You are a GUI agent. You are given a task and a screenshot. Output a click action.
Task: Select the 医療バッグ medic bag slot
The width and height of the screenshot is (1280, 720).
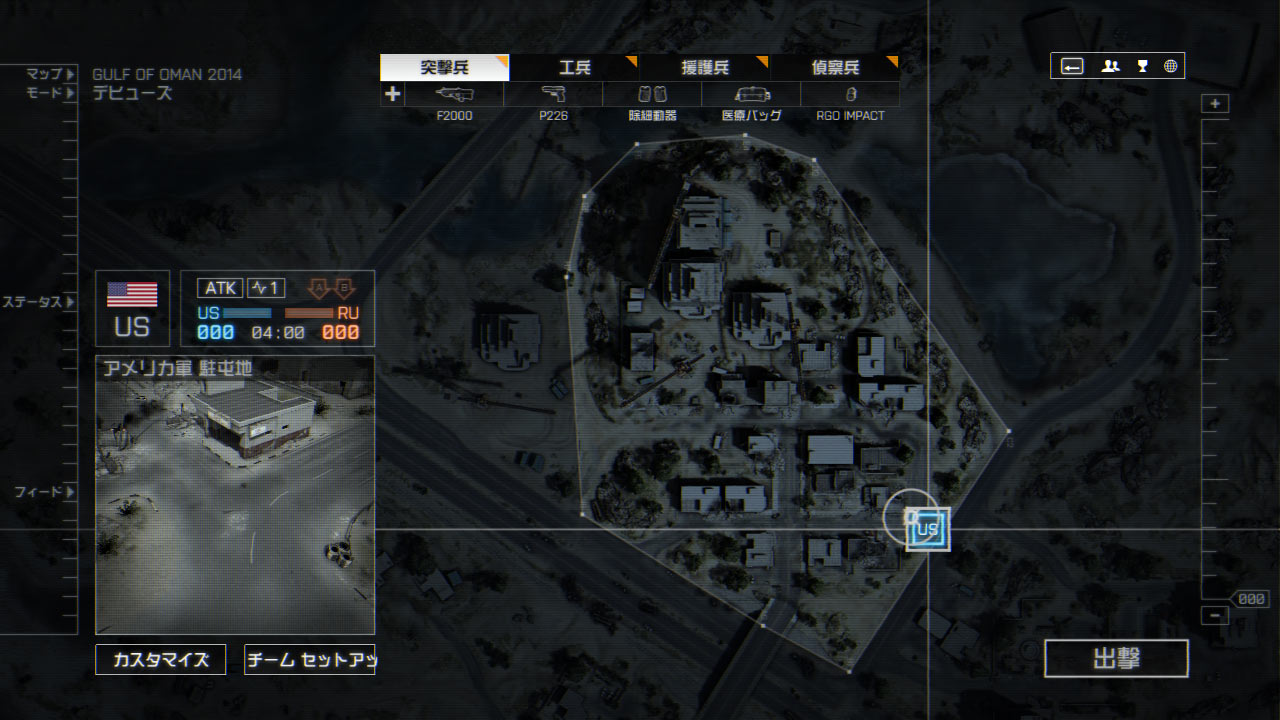751,95
